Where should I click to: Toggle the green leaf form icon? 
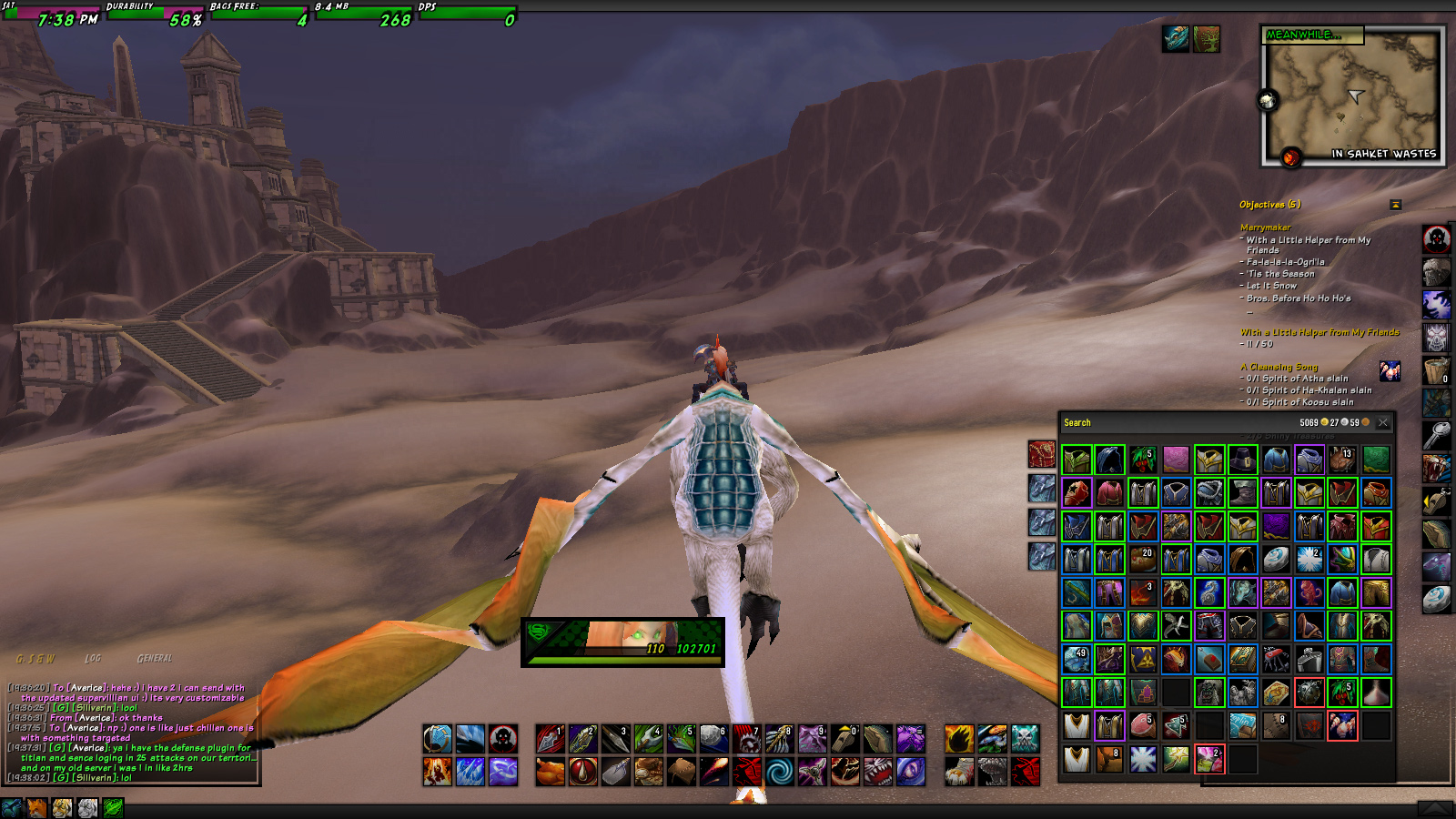[113, 808]
